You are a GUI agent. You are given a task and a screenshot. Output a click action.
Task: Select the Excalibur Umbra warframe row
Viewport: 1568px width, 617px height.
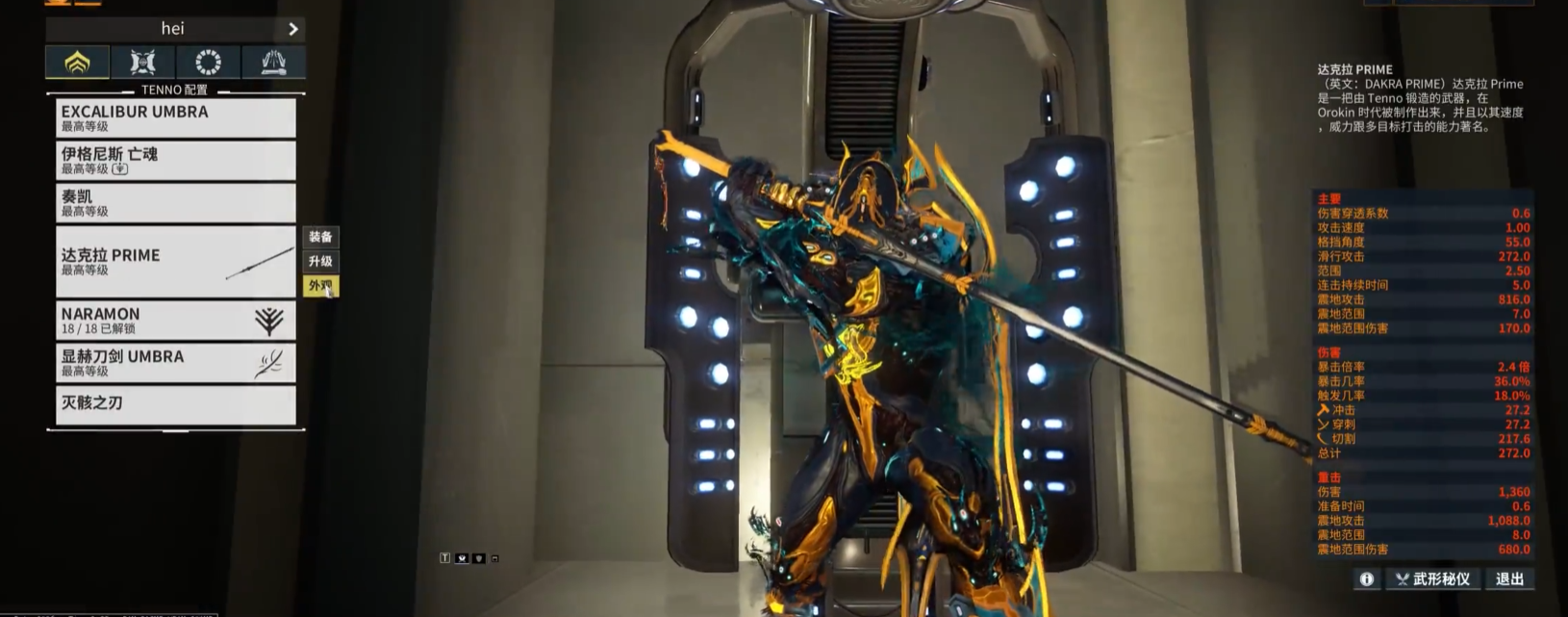[175, 117]
